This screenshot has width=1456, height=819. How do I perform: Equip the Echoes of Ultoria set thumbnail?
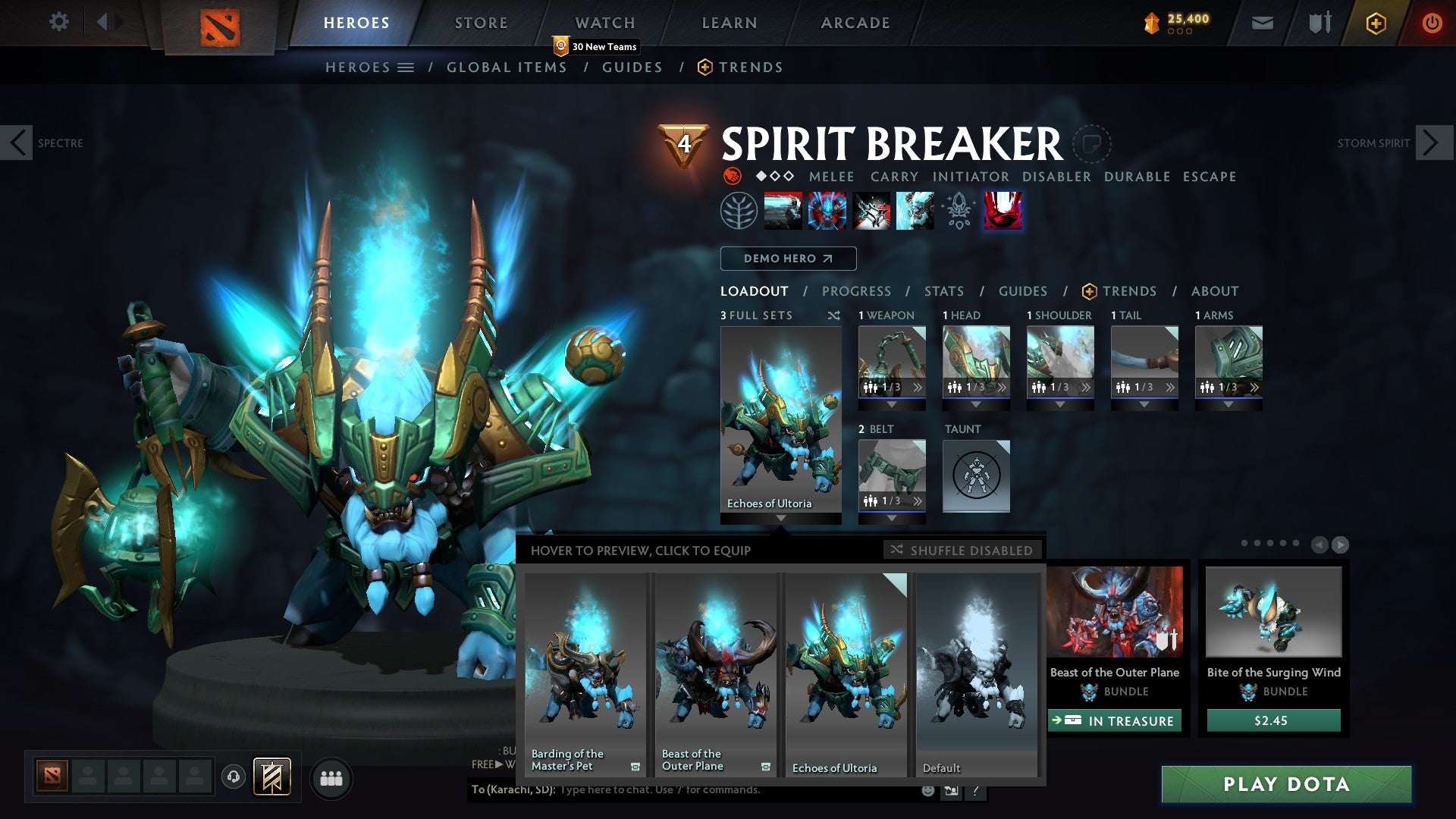tap(845, 667)
